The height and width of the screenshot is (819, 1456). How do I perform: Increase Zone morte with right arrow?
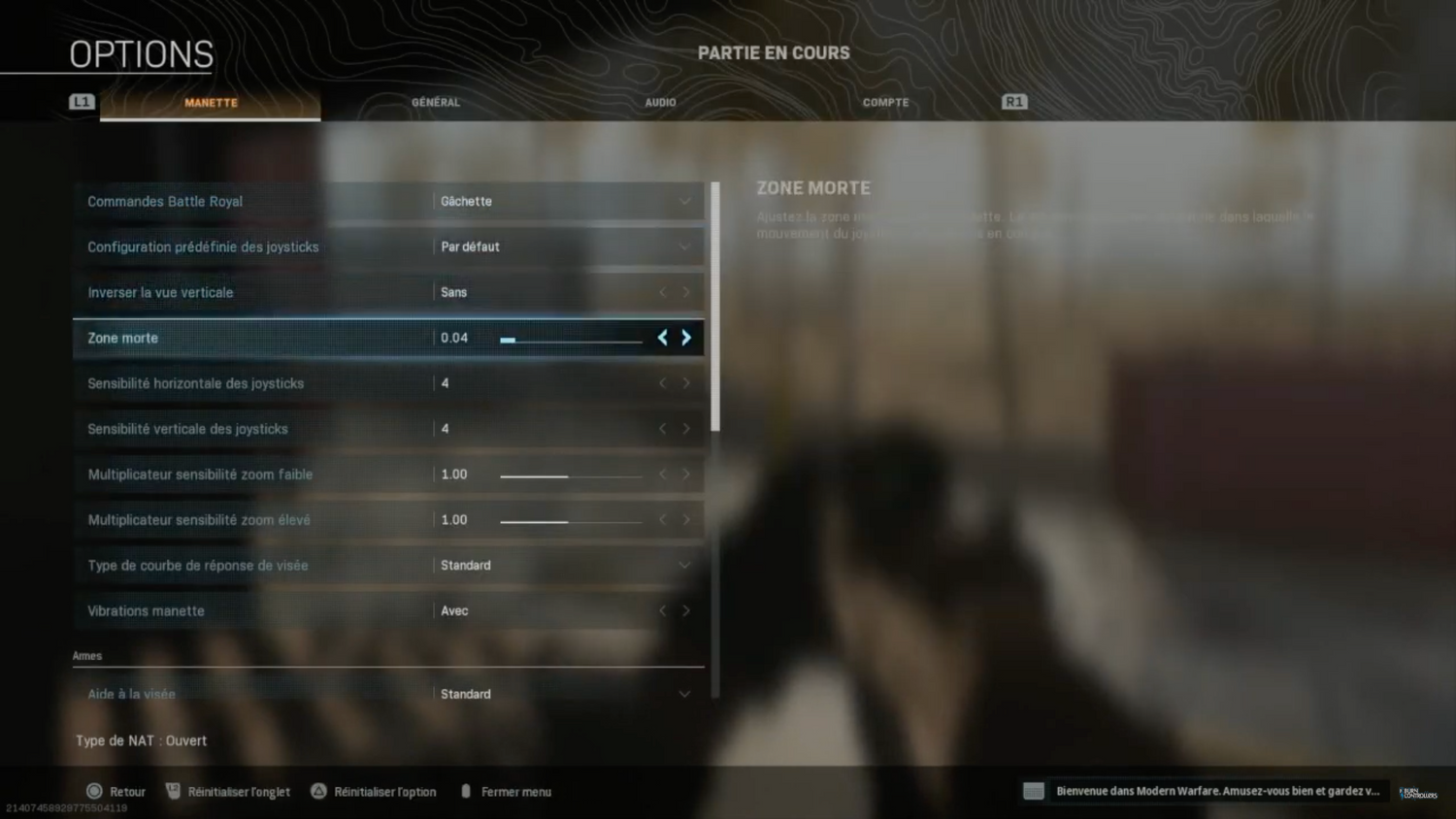(686, 338)
